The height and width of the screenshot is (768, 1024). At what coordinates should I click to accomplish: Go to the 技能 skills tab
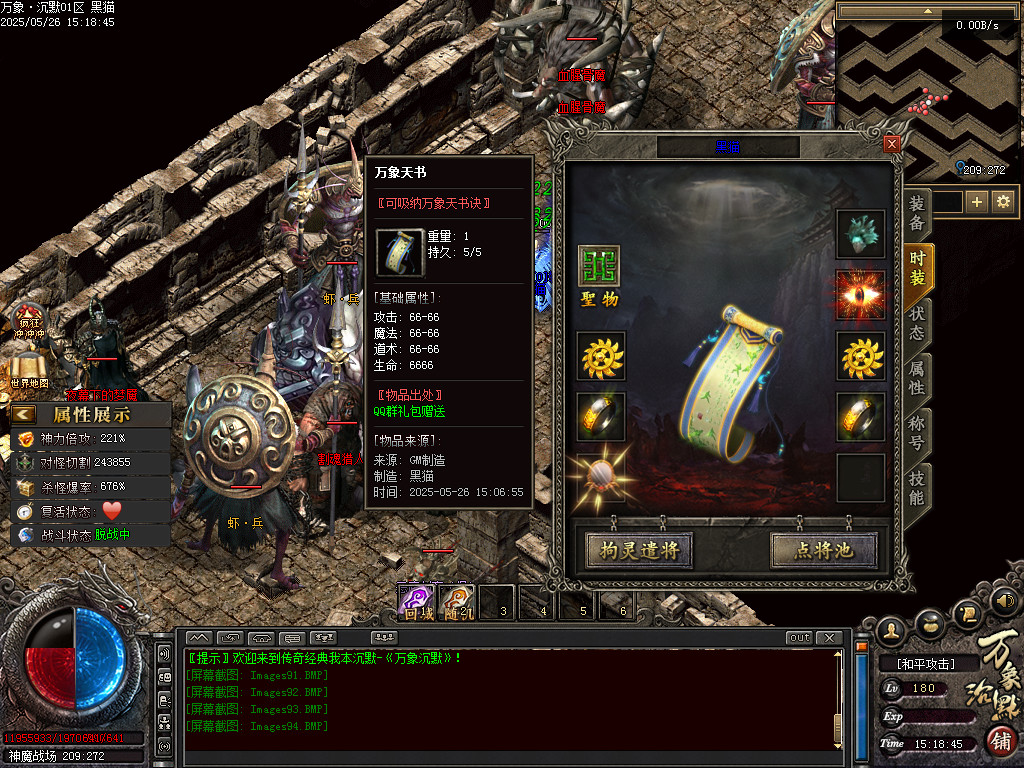click(x=917, y=486)
